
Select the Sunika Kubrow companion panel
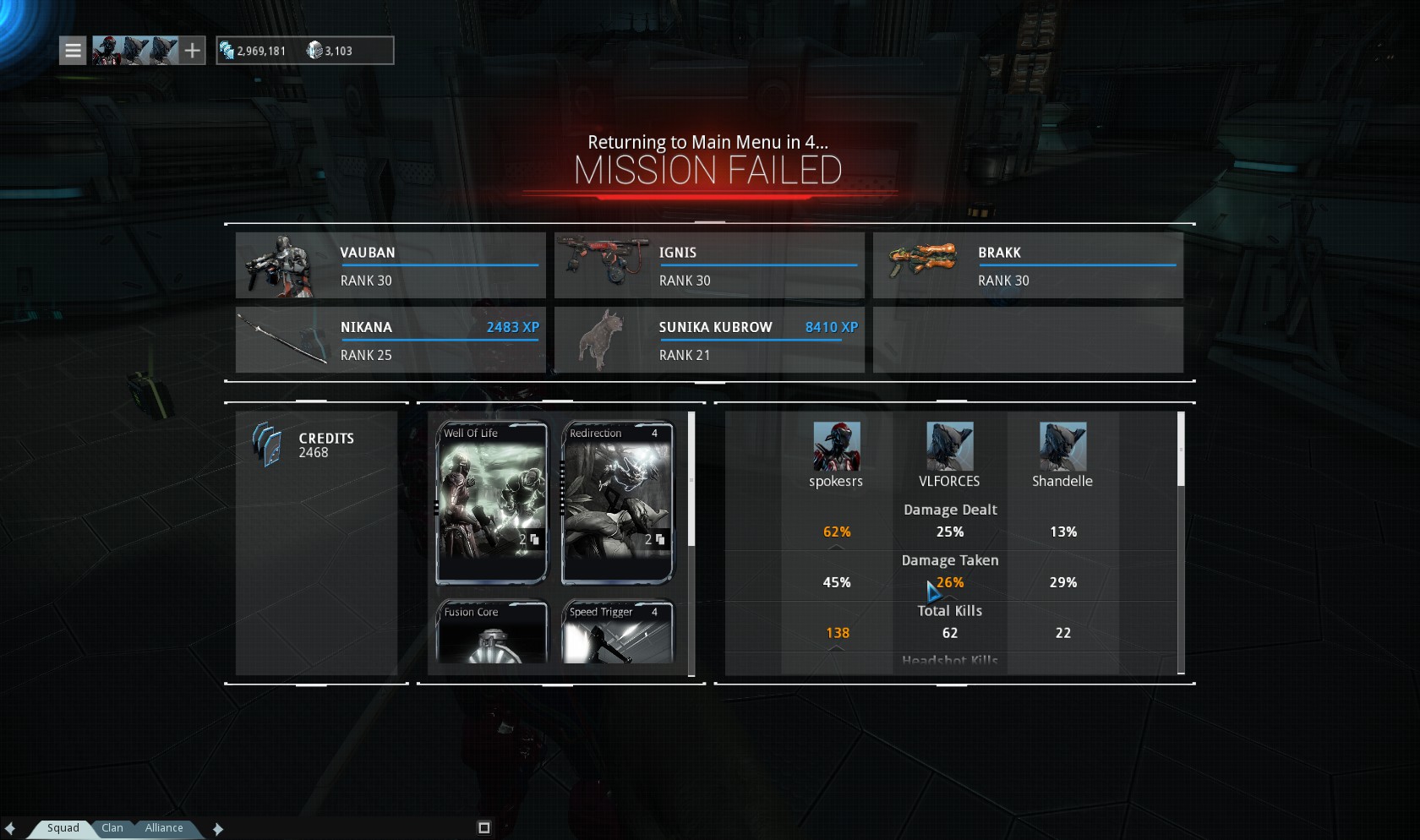click(709, 340)
